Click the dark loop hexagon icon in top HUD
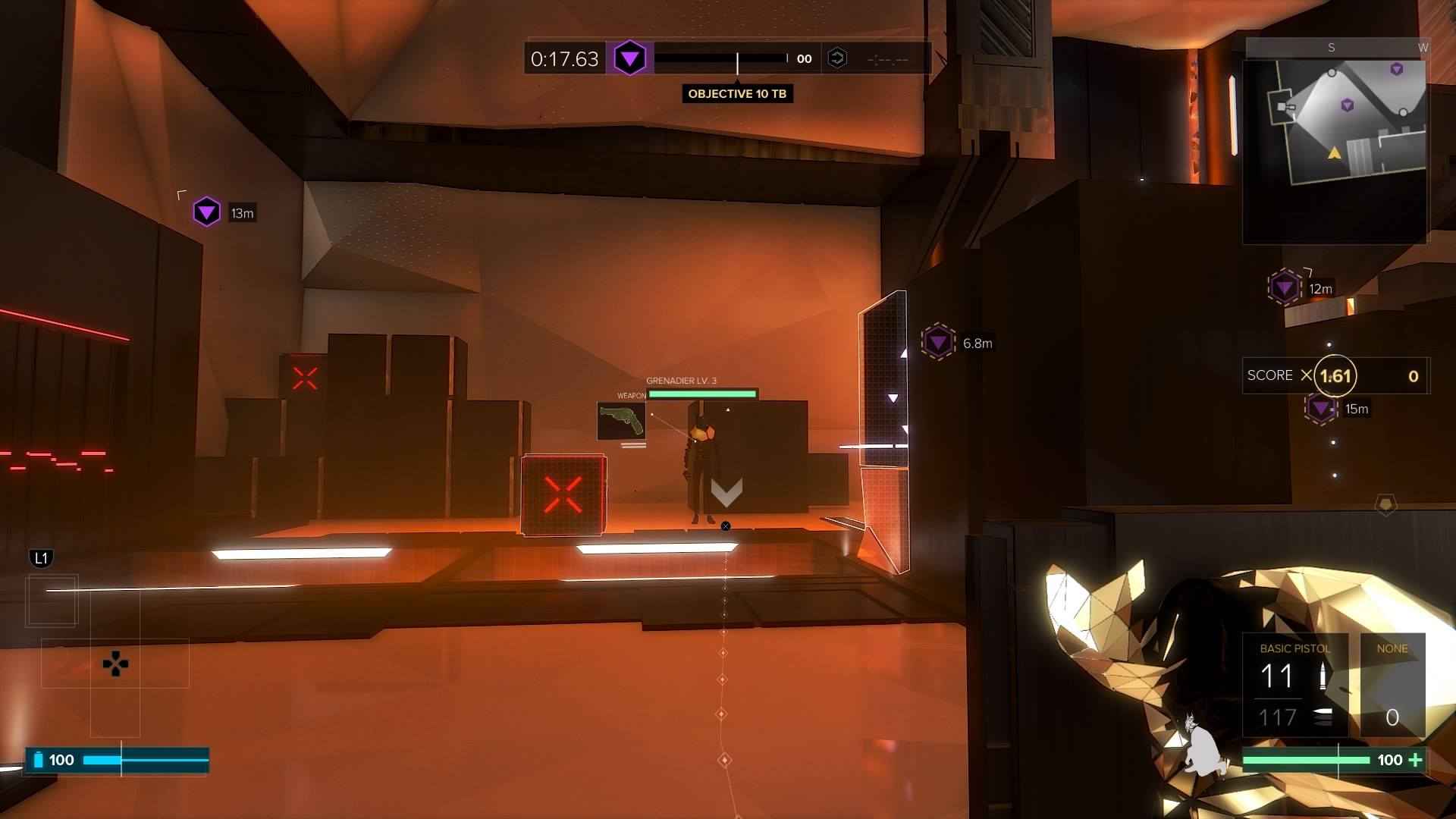 [837, 57]
